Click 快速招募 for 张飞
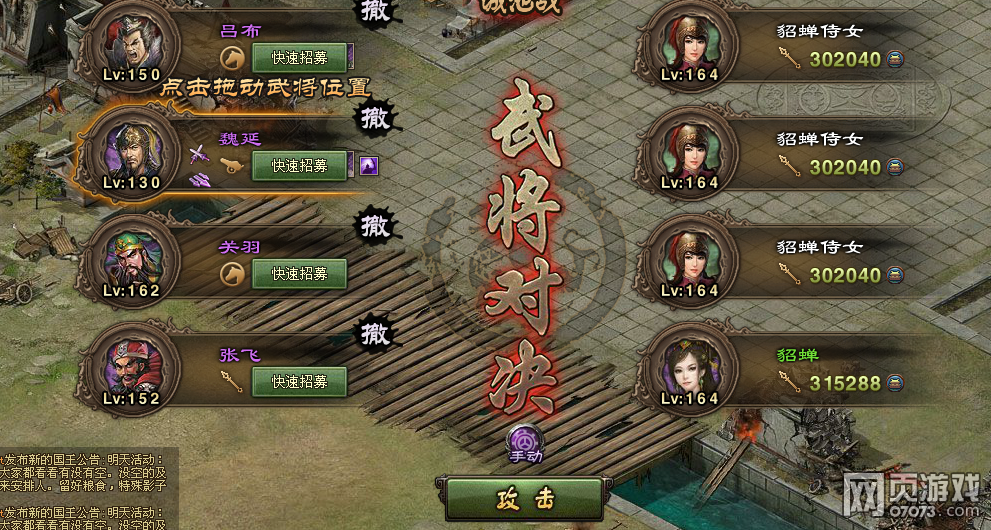Image resolution: width=991 pixels, height=530 pixels. click(x=299, y=381)
